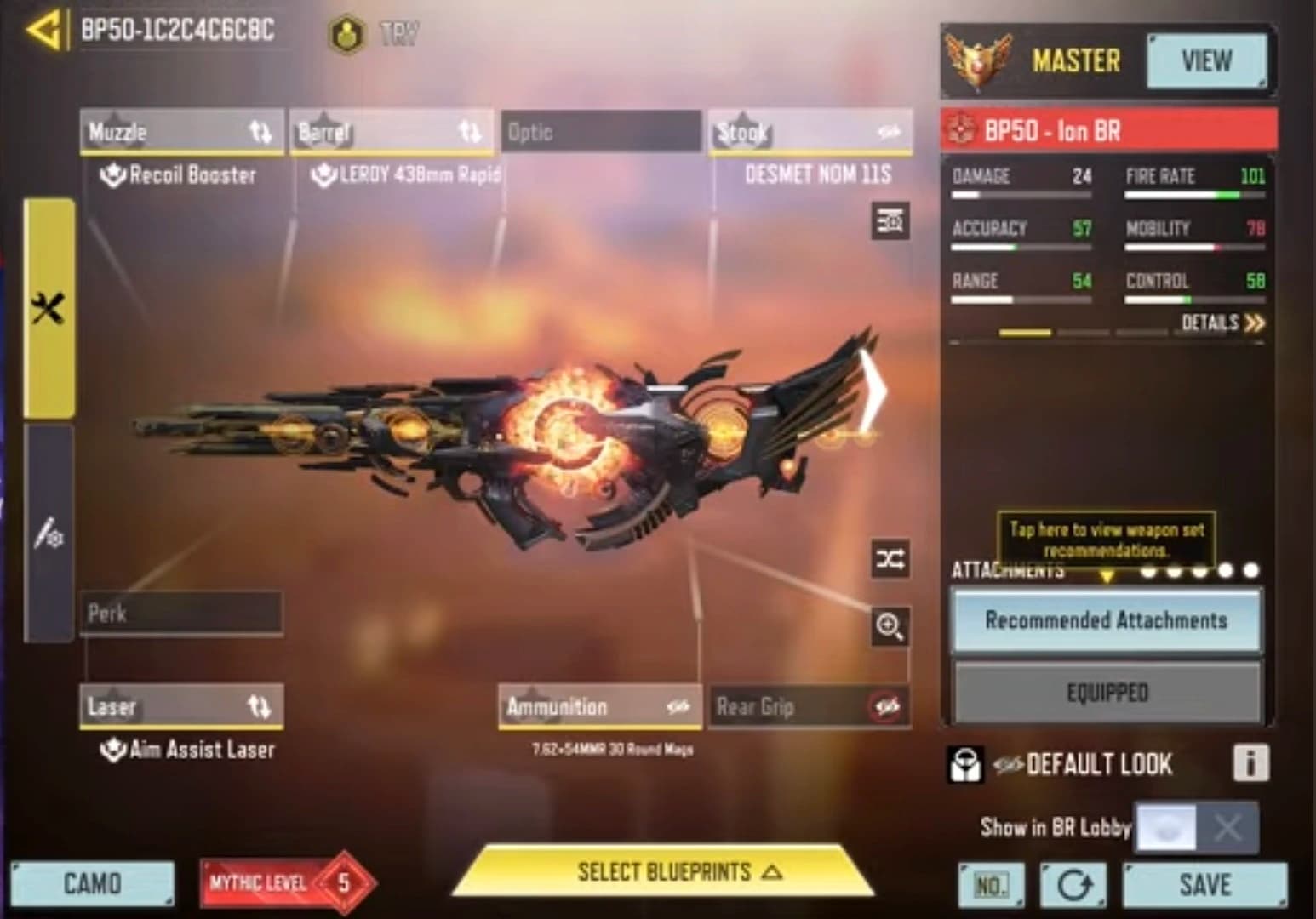1316x919 pixels.
Task: Reset attachments with the circular arrow button
Action: 1073,885
